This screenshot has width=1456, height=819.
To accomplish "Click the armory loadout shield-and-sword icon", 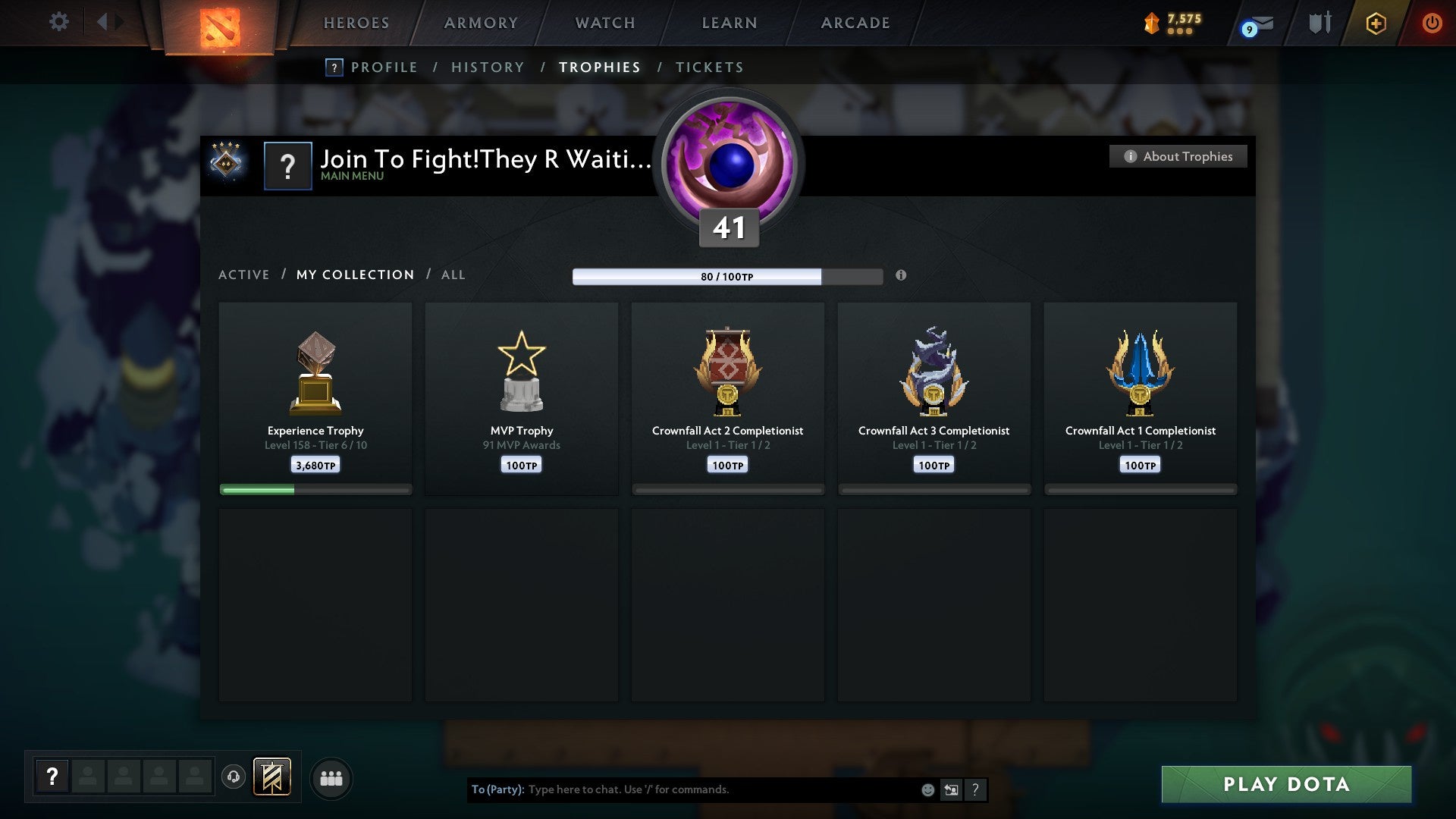I will point(1319,23).
